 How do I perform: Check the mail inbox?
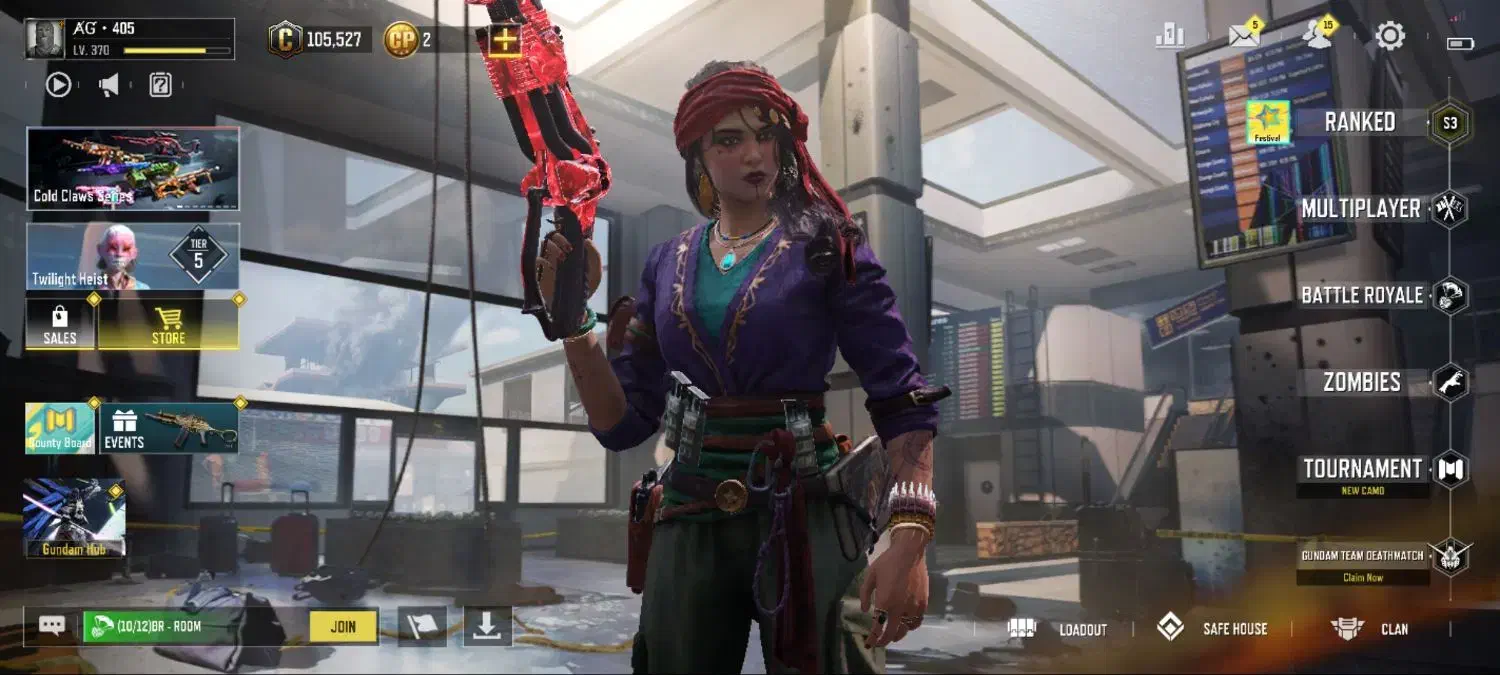point(1244,37)
